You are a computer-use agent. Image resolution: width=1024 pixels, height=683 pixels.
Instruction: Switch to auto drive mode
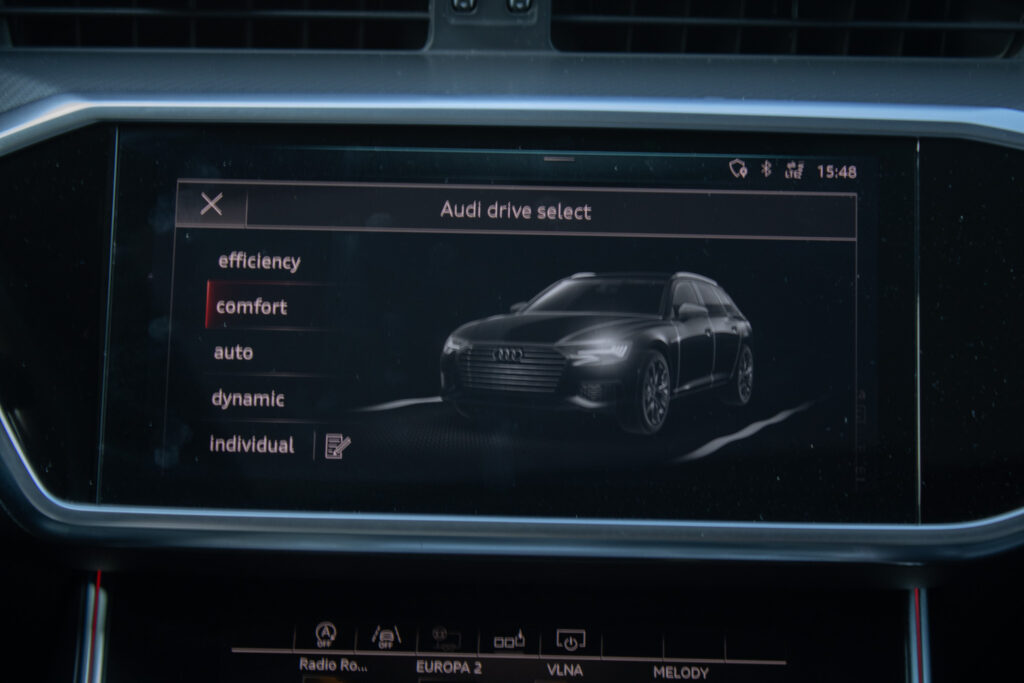click(234, 353)
